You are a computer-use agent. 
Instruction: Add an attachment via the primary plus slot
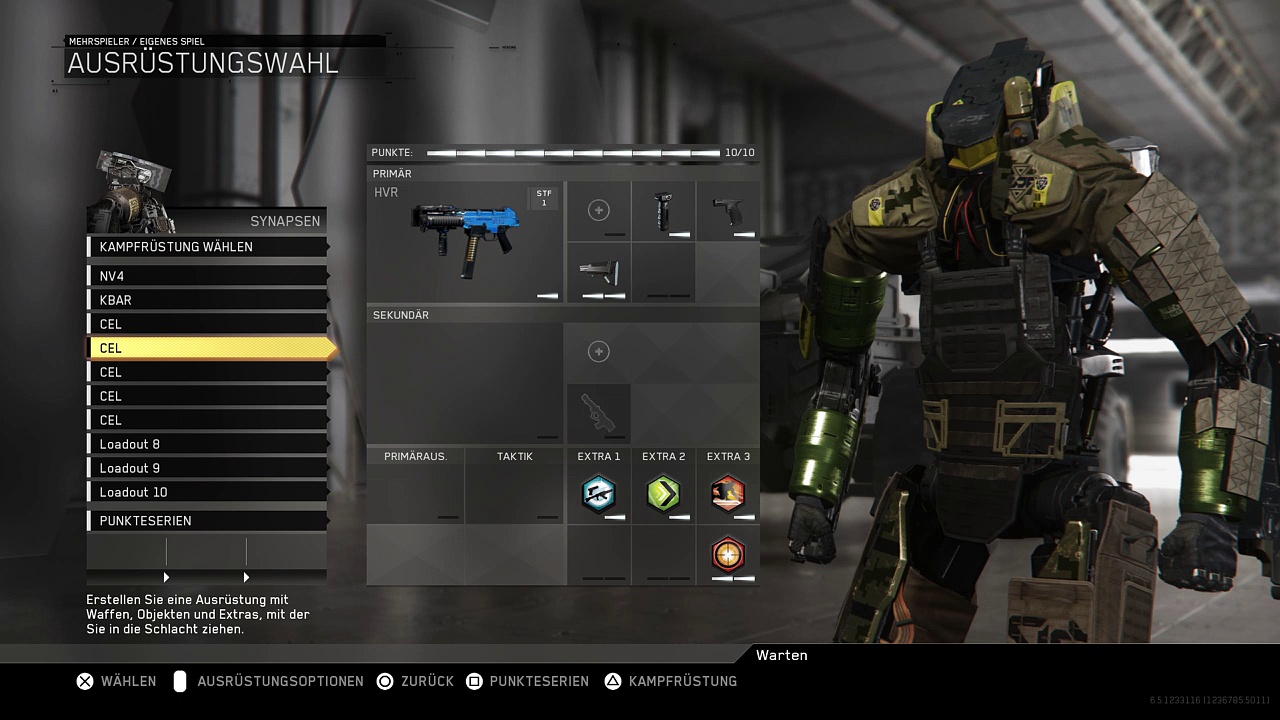click(598, 210)
